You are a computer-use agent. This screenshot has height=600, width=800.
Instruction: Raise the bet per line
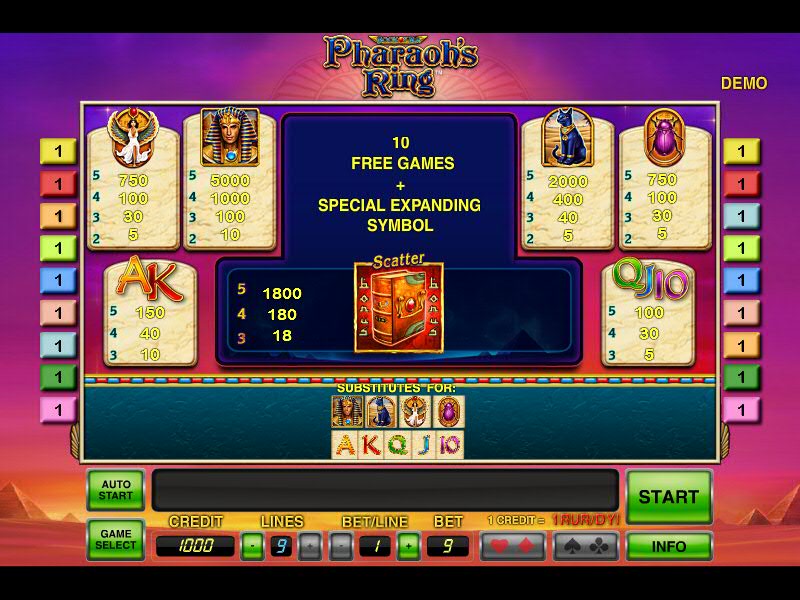[407, 546]
